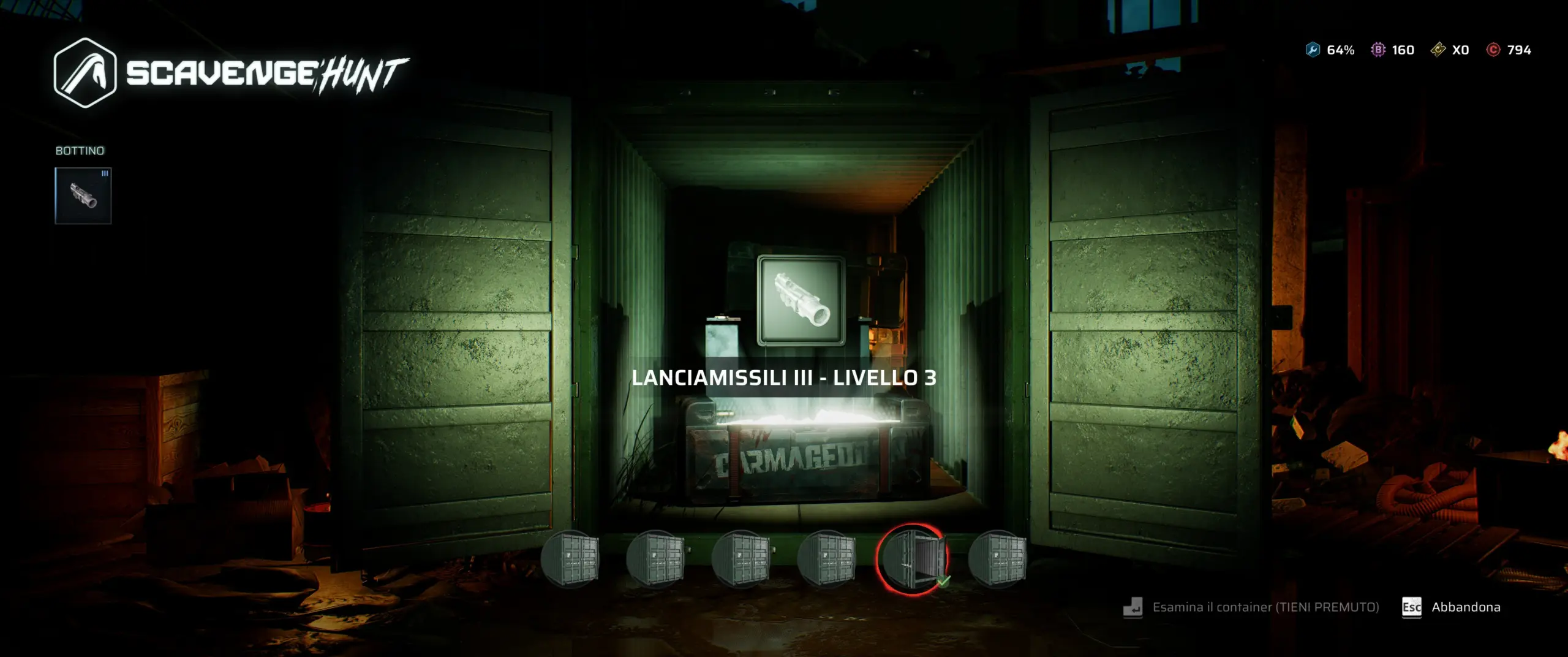The image size is (1568, 657).
Task: Select the Lanciamissili loot slot under Bottino
Action: [x=83, y=196]
